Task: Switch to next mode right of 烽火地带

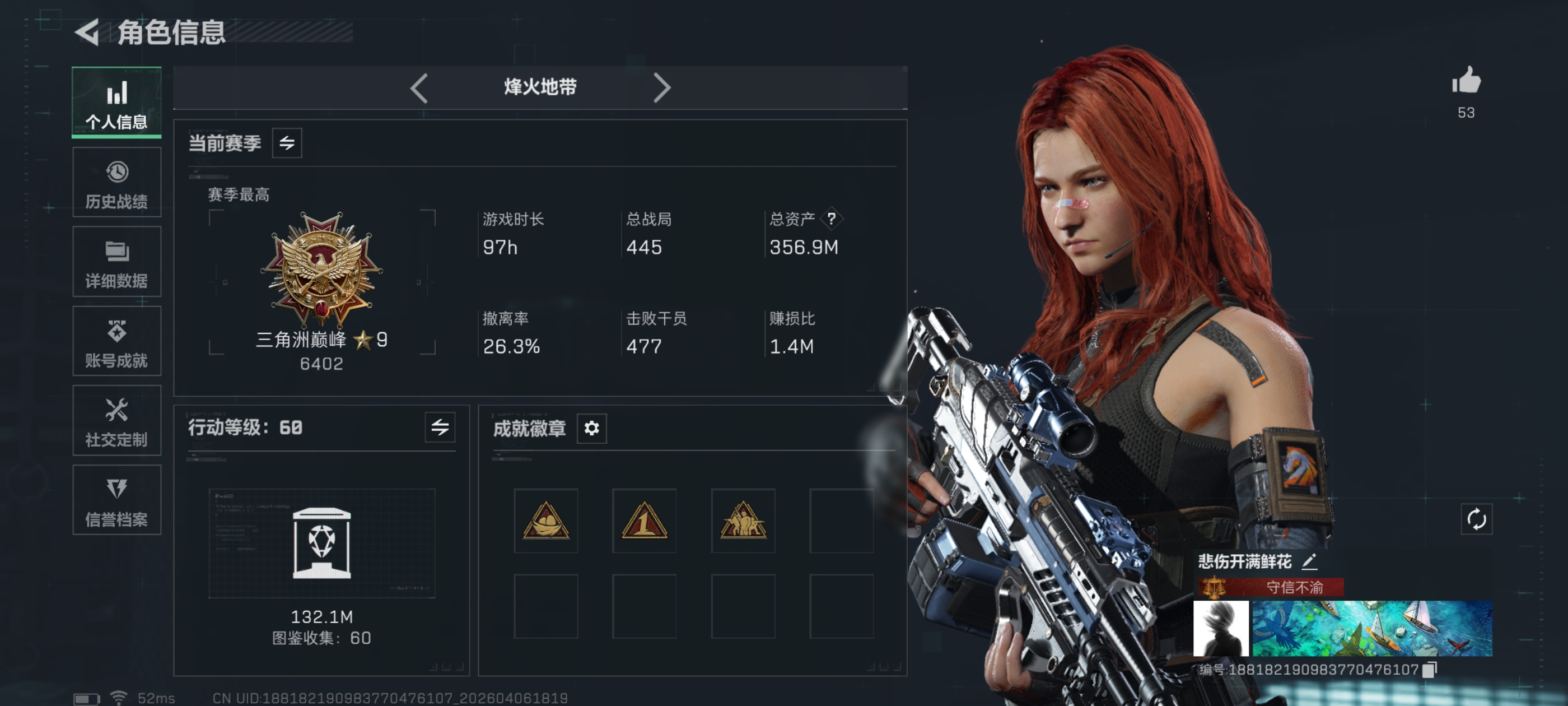Action: tap(661, 88)
